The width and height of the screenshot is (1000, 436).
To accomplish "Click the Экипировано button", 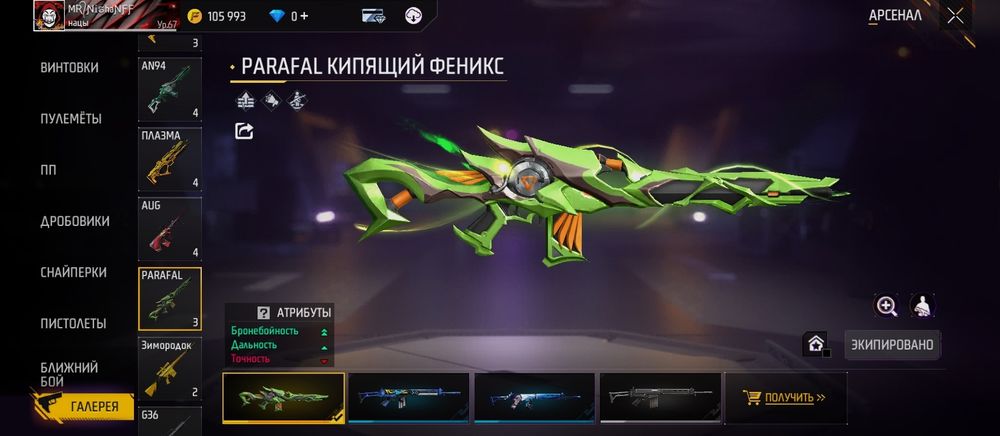I will point(892,345).
